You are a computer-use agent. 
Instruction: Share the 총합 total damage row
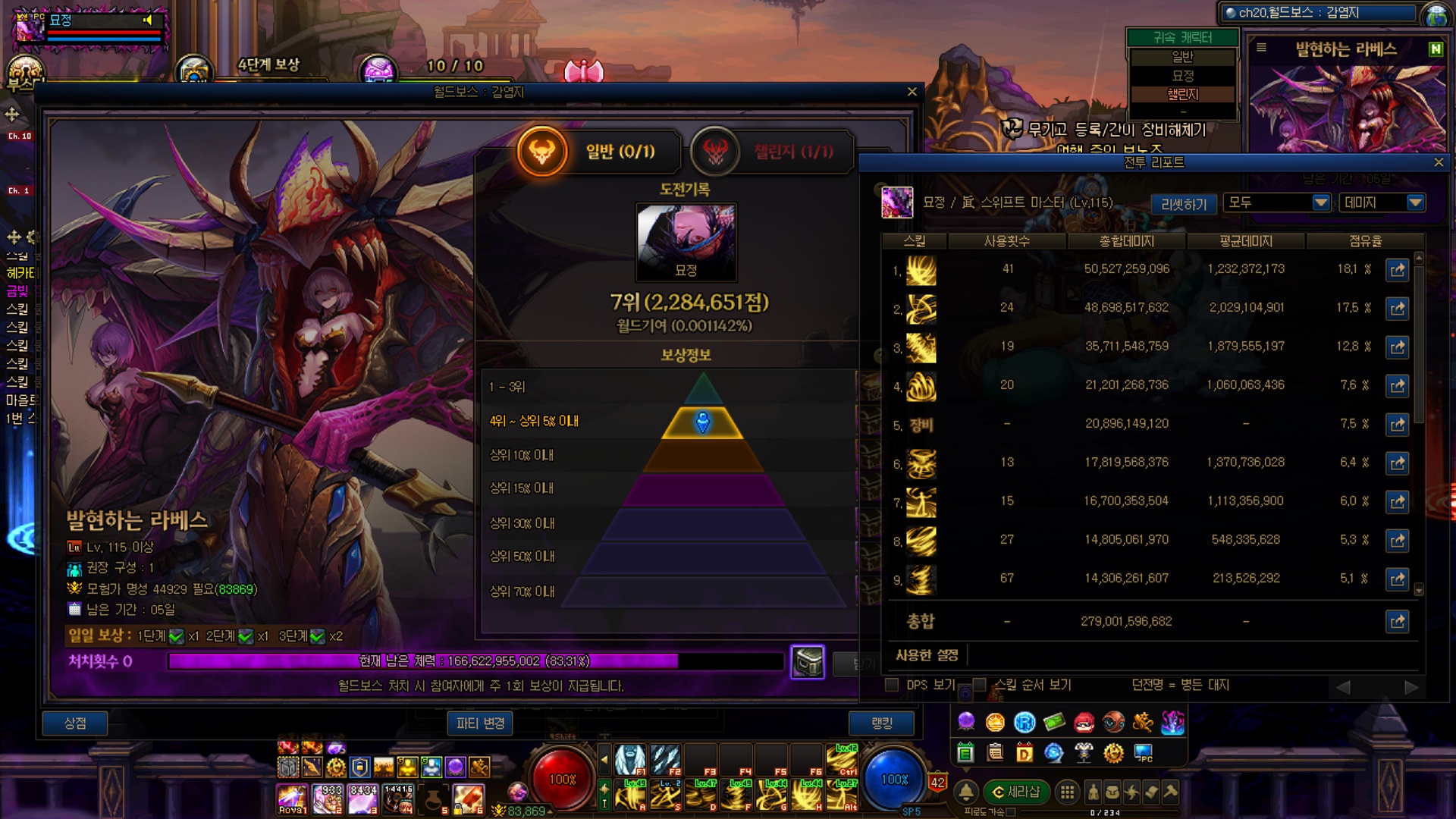pyautogui.click(x=1397, y=622)
